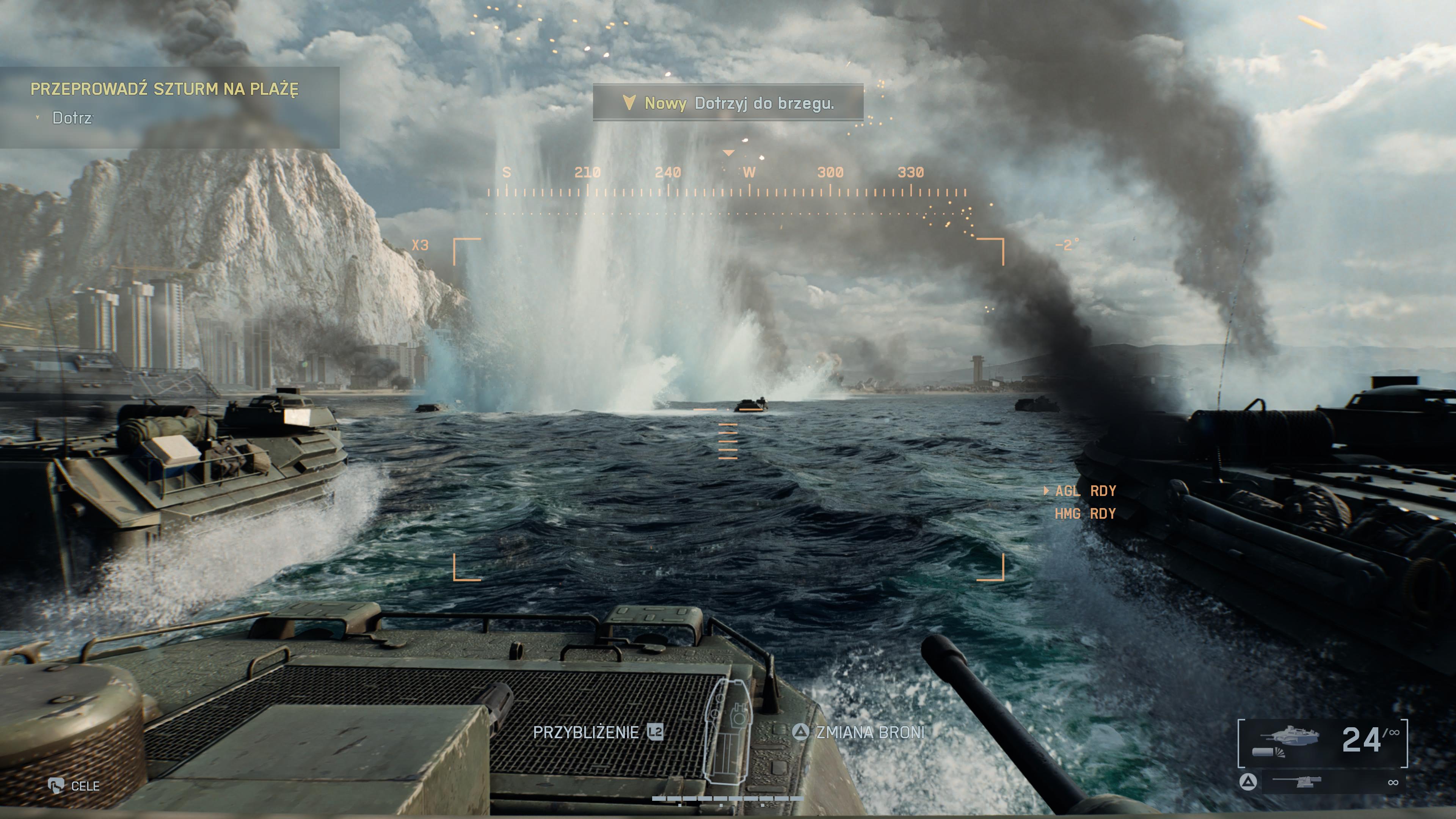This screenshot has width=1456, height=819.
Task: Open the CELE objectives label
Action: [85, 786]
